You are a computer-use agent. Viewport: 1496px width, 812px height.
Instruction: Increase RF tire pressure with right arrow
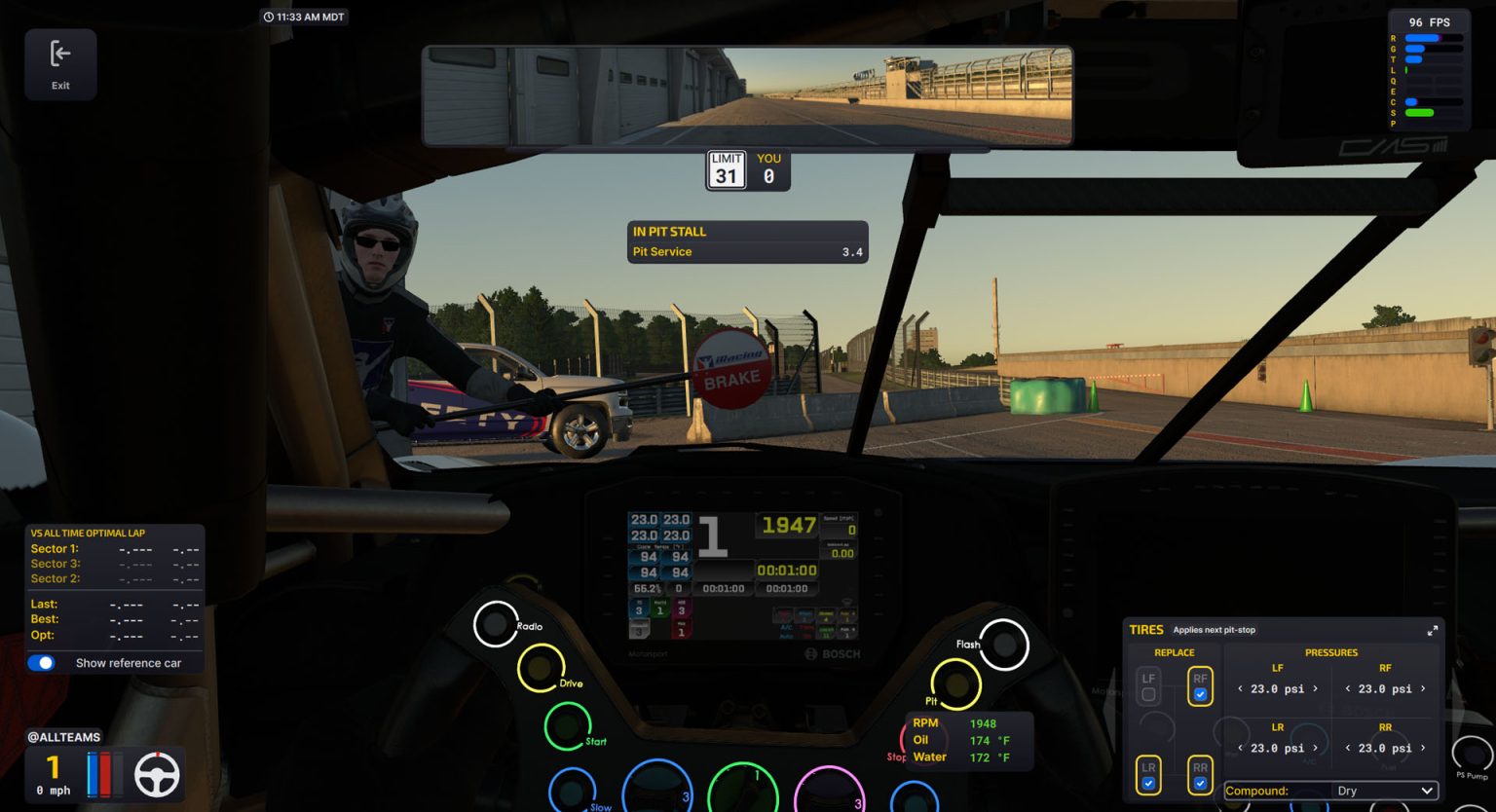1423,688
